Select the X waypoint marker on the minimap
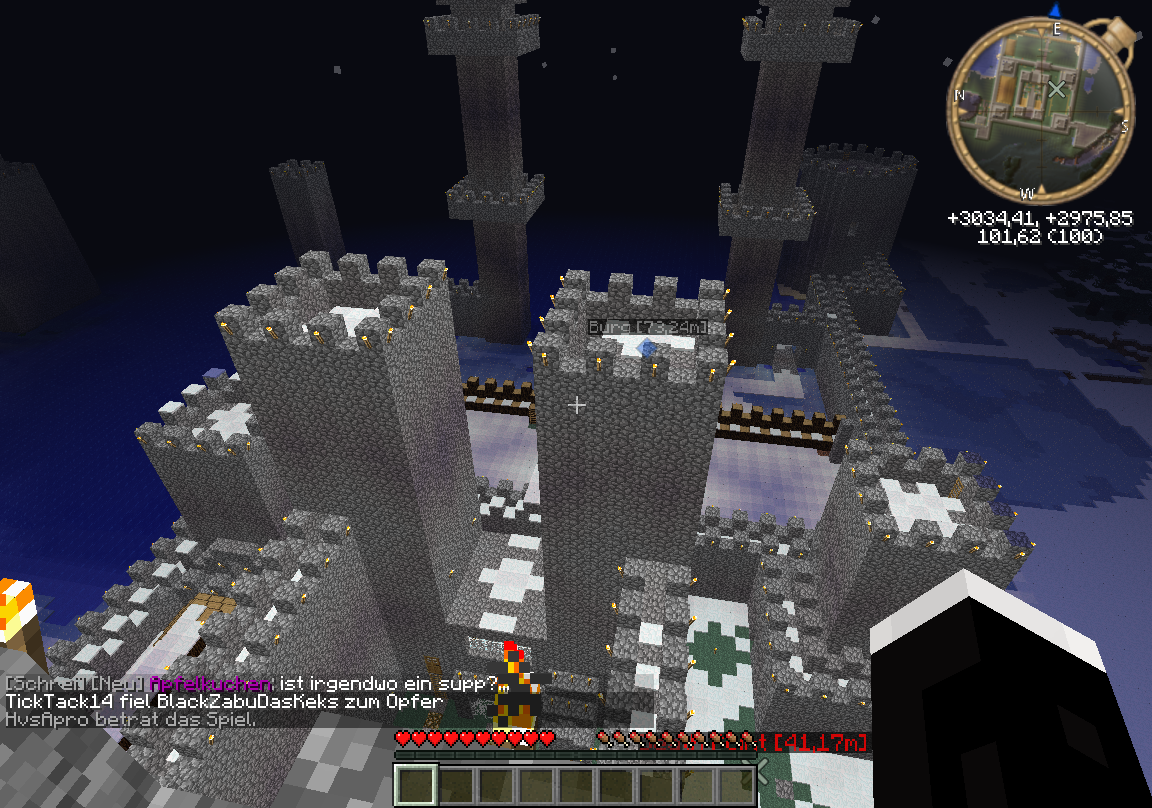Screen dimensions: 1152x808 click(x=1056, y=89)
